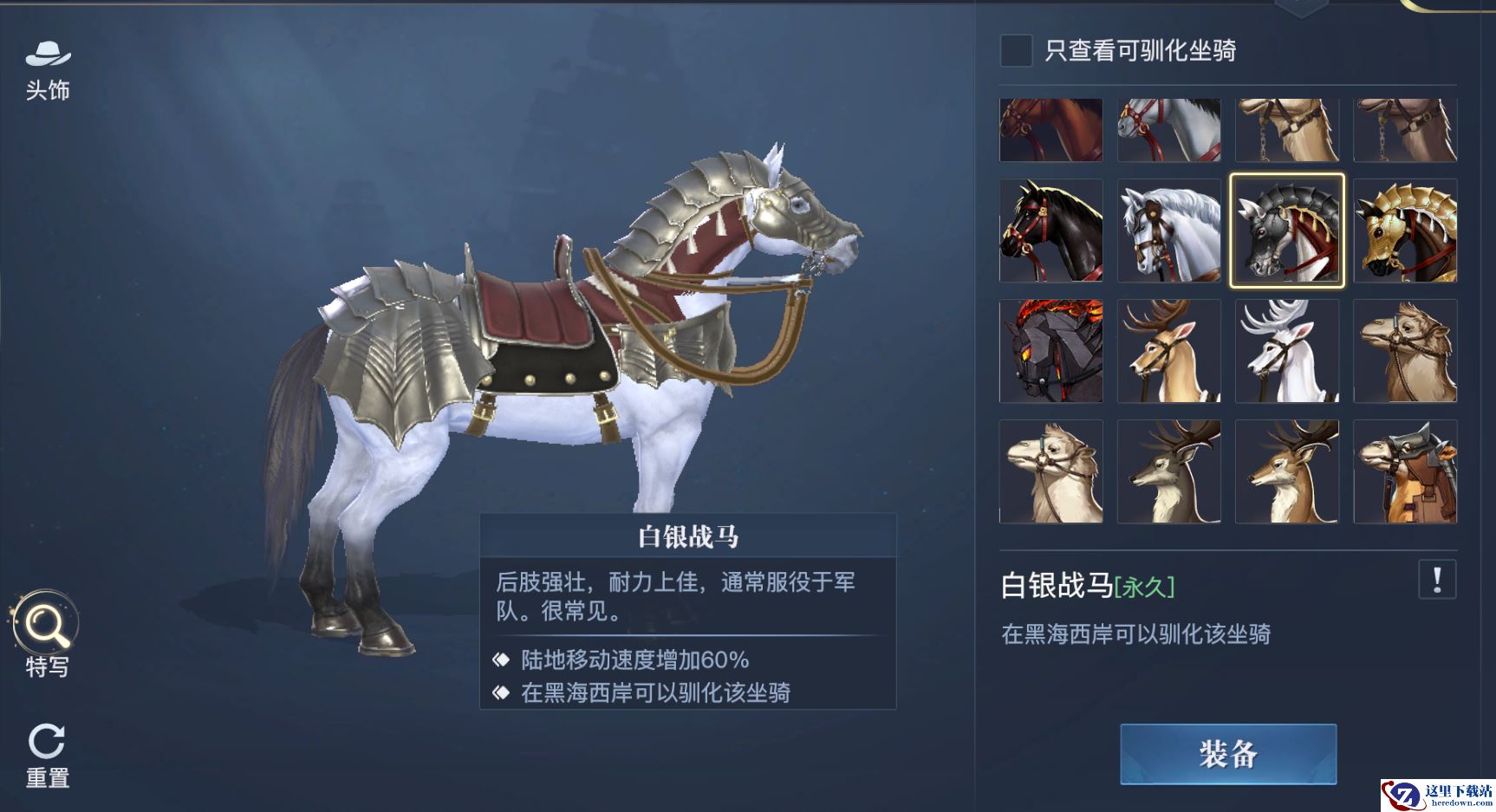
Task: Equip the mount with 装备 button
Action: click(x=1227, y=754)
